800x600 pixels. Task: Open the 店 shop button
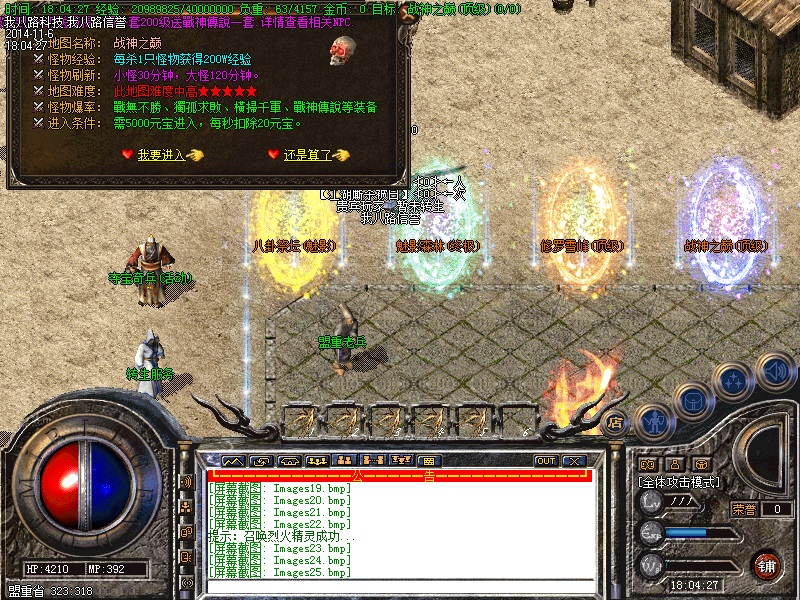[x=616, y=422]
